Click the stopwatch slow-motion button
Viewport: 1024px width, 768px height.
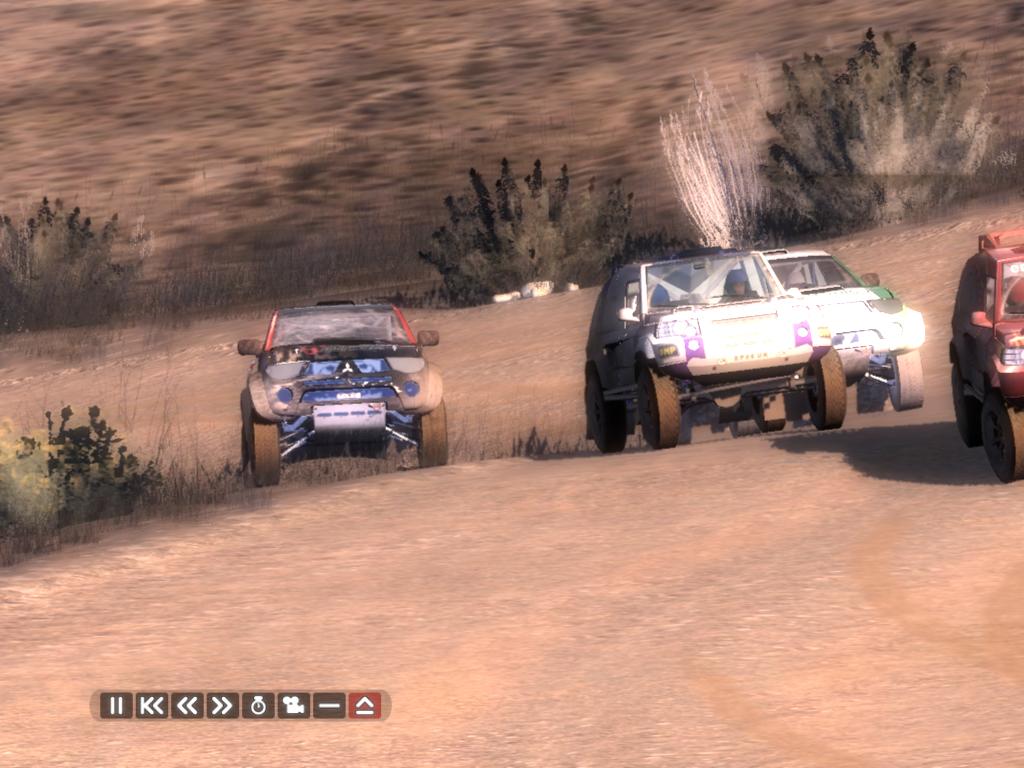pyautogui.click(x=258, y=705)
